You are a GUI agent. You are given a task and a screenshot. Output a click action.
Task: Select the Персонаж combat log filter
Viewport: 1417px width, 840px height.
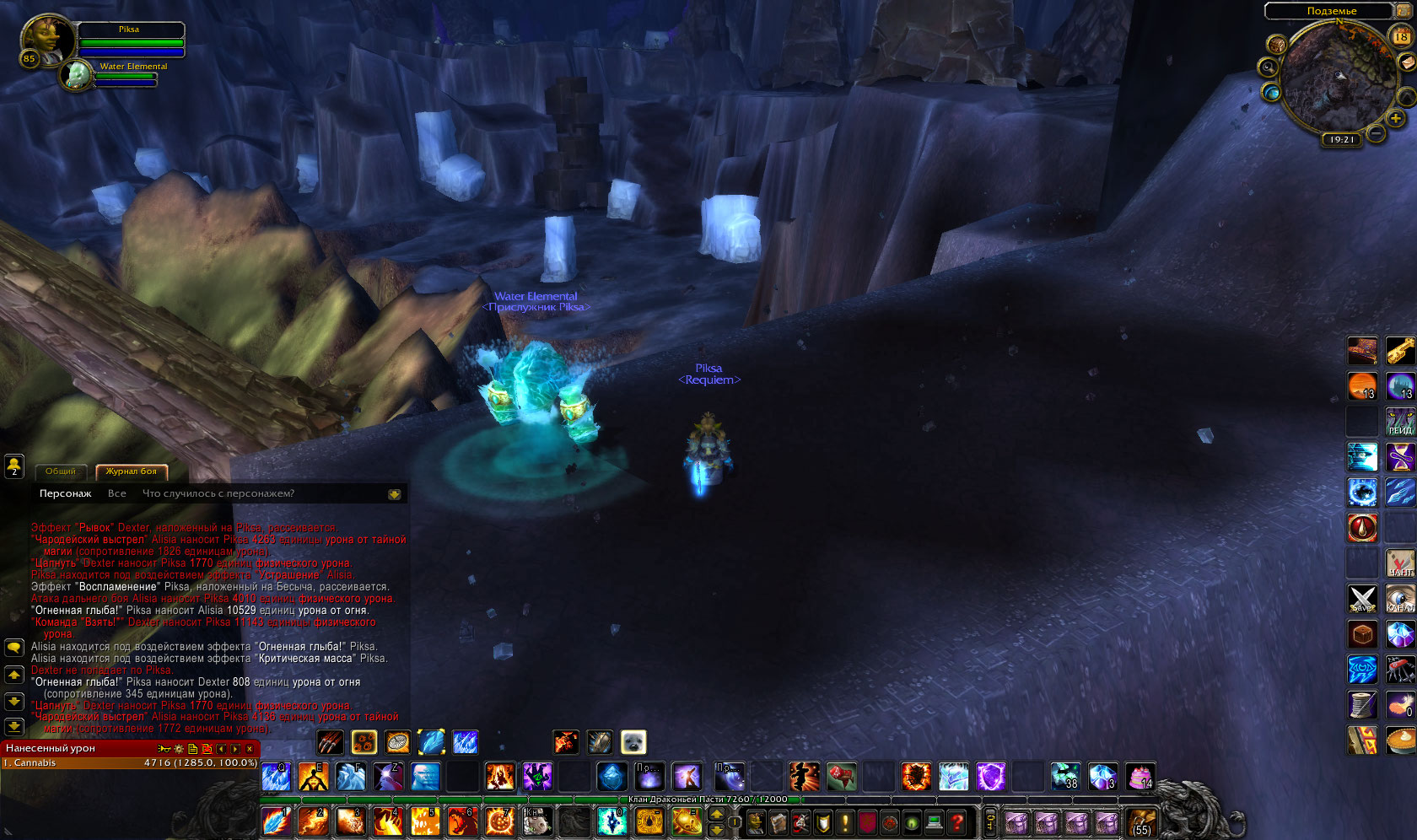tap(65, 493)
